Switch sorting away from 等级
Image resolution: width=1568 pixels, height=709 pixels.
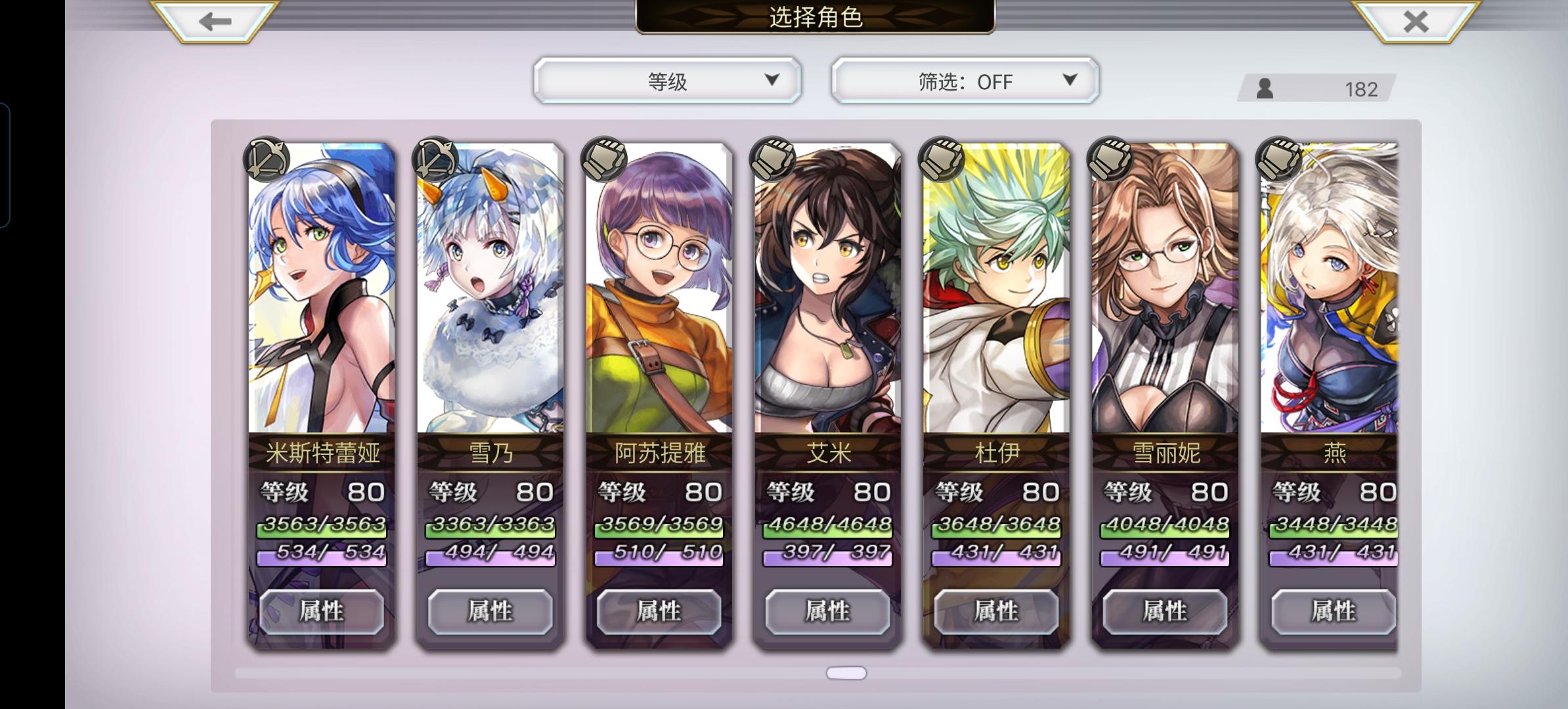(x=667, y=81)
